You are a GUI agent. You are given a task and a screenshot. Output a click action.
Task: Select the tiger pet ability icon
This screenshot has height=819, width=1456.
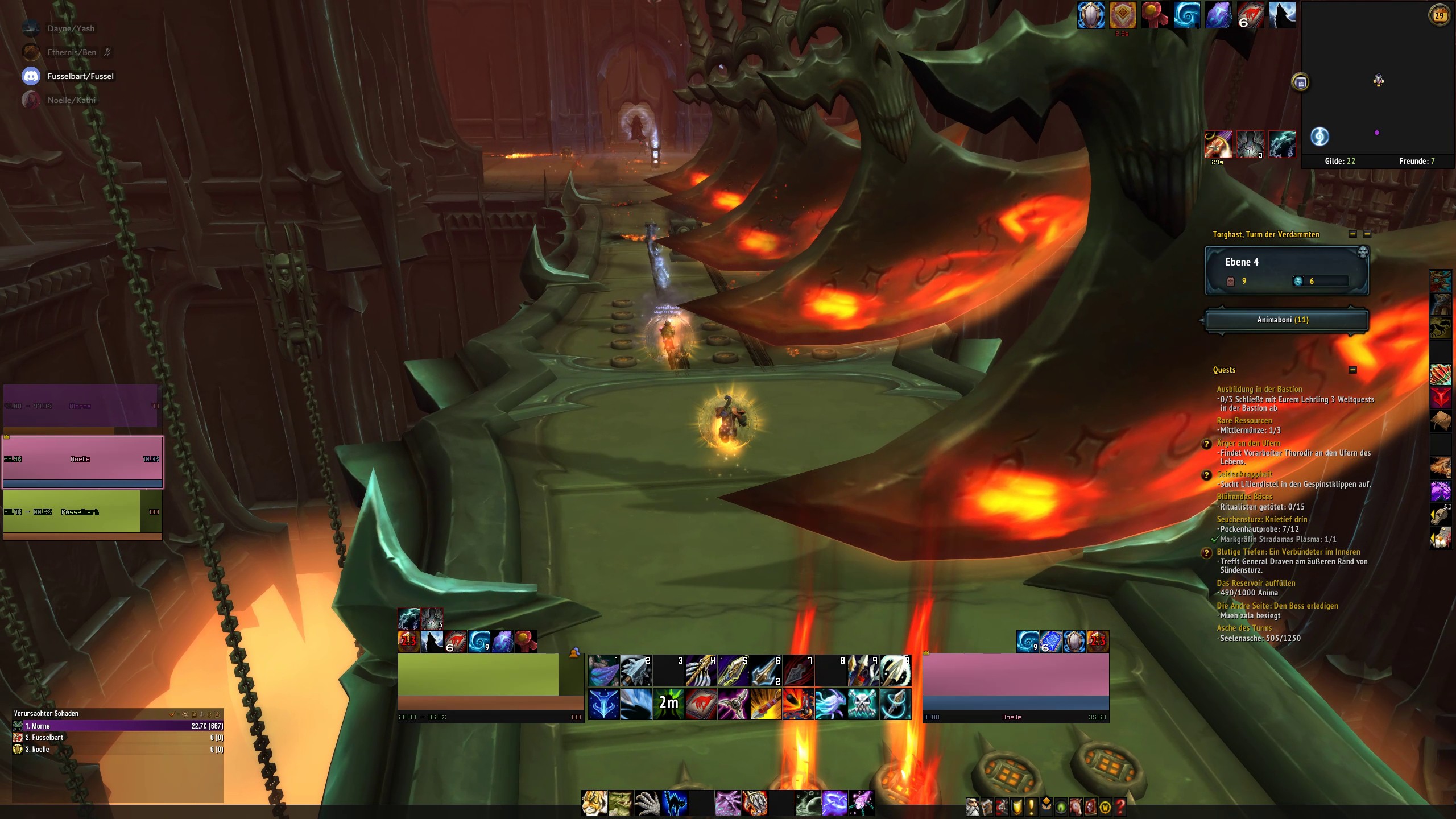[x=594, y=803]
